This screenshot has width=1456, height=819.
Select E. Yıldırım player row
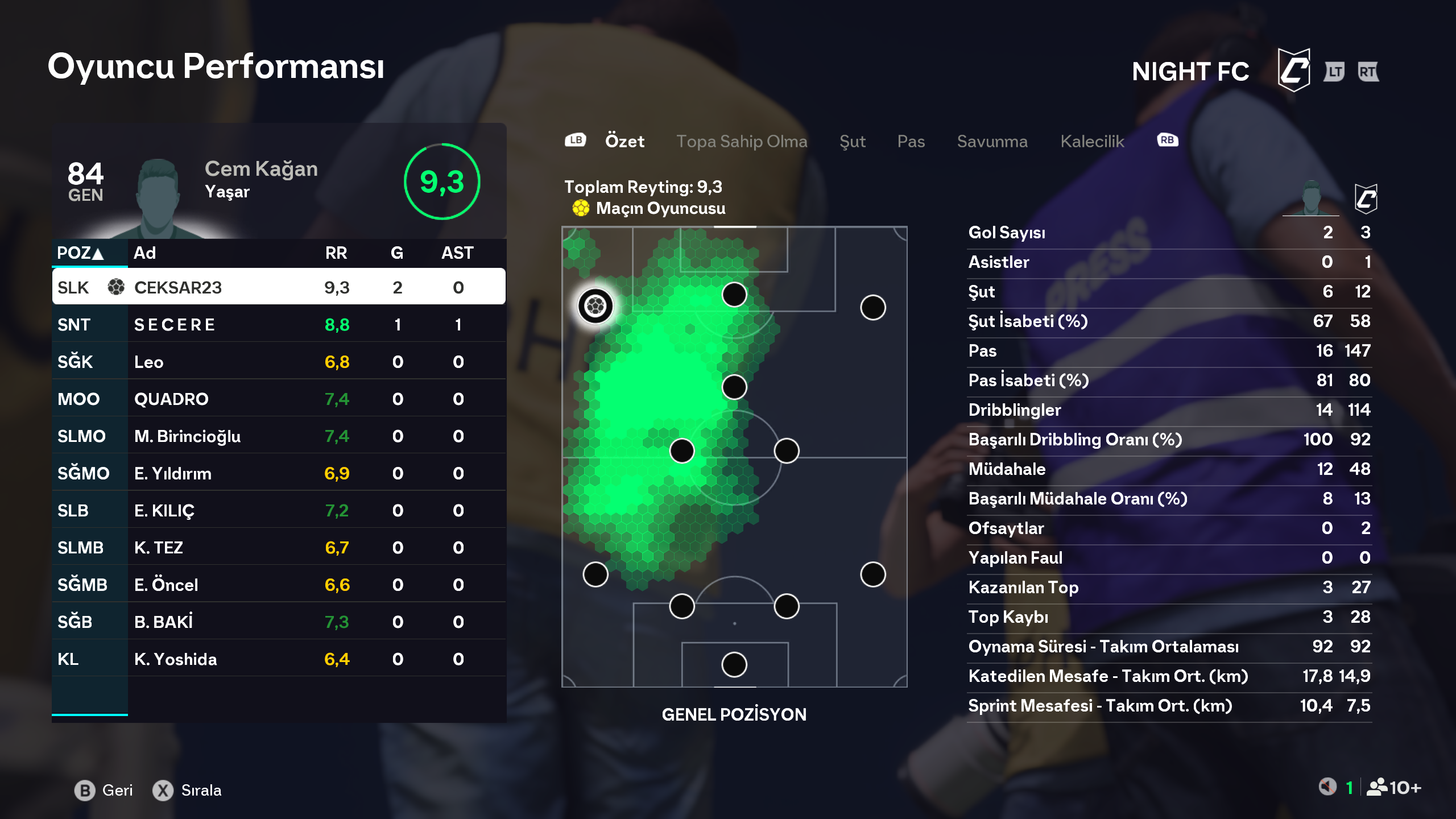click(279, 473)
